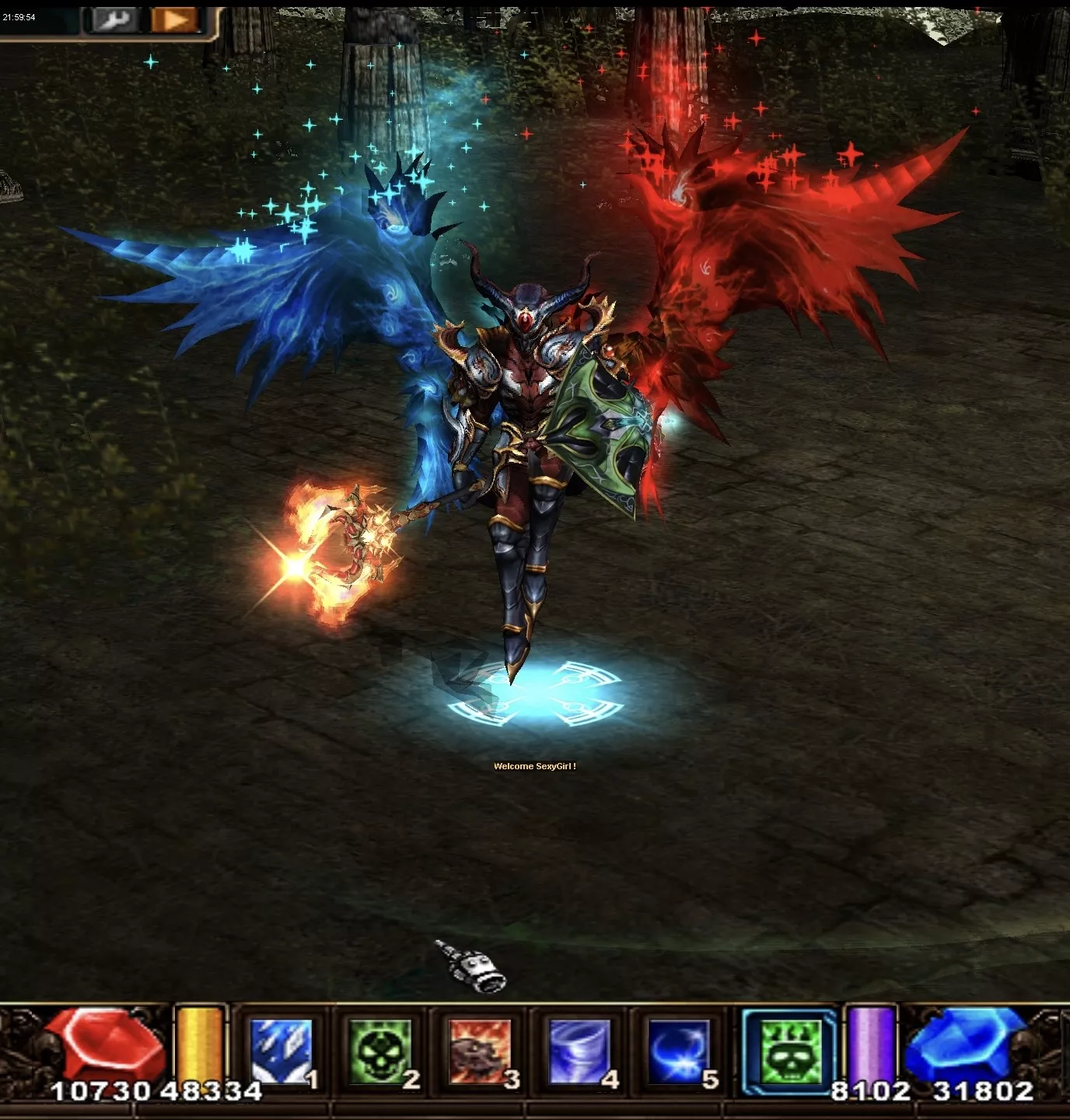This screenshot has height=1120, width=1070.
Task: Trigger the blue swirl skill in slot 5
Action: coord(679,1051)
